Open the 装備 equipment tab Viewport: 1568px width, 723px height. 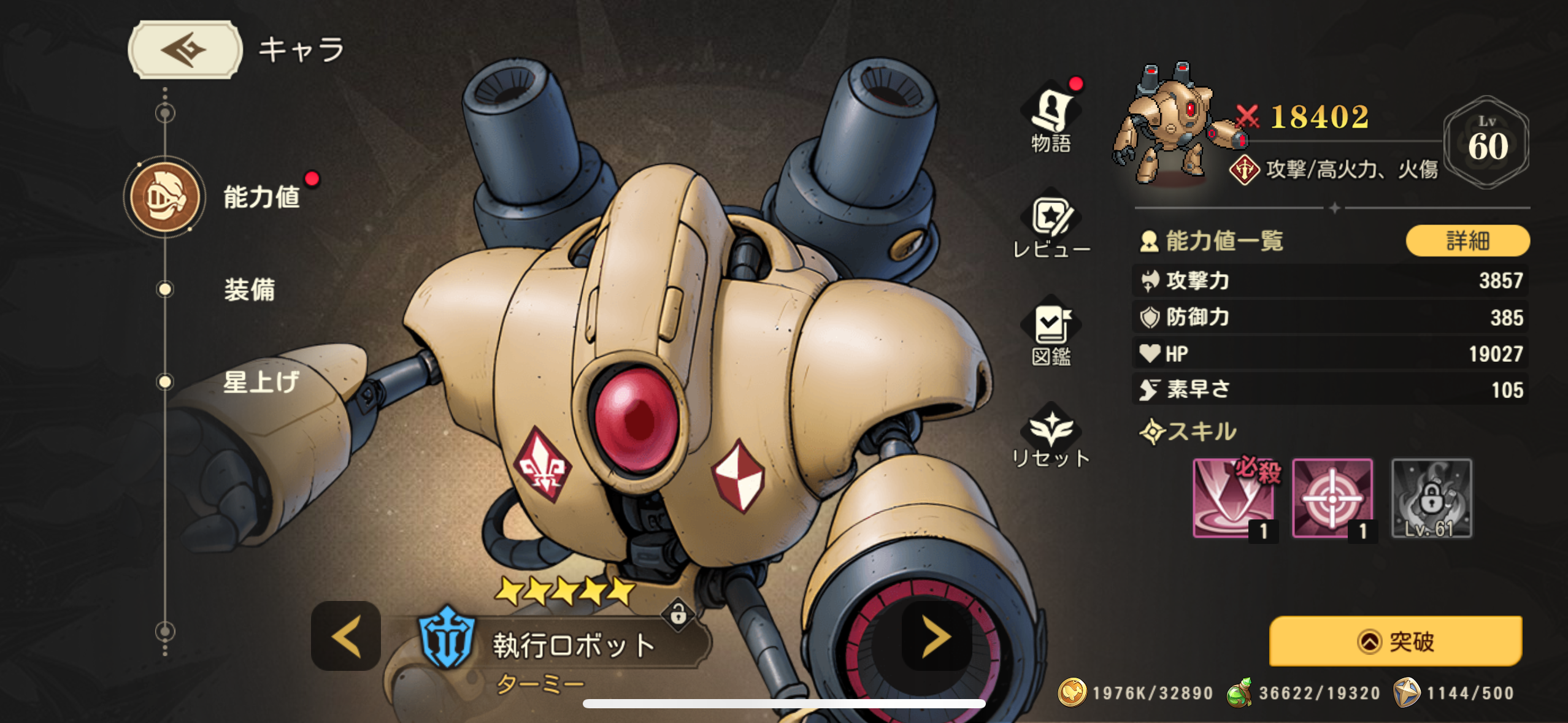point(248,289)
